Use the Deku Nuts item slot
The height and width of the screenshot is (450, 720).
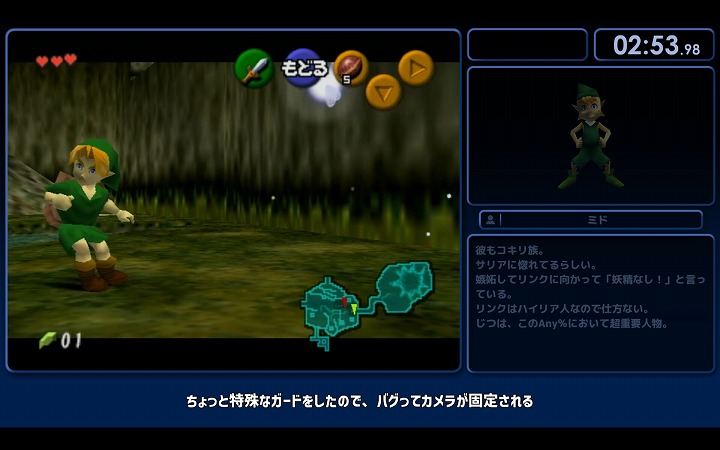tap(350, 67)
